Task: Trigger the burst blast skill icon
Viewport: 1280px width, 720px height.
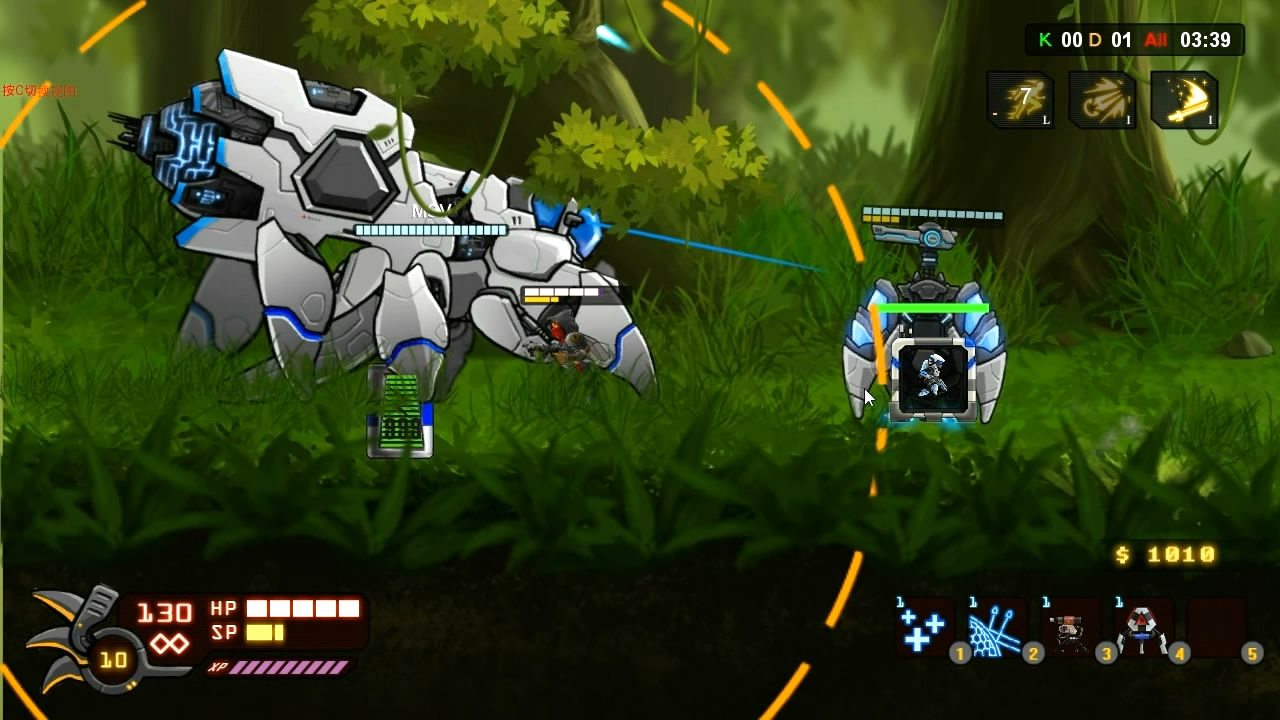Action: point(1102,100)
